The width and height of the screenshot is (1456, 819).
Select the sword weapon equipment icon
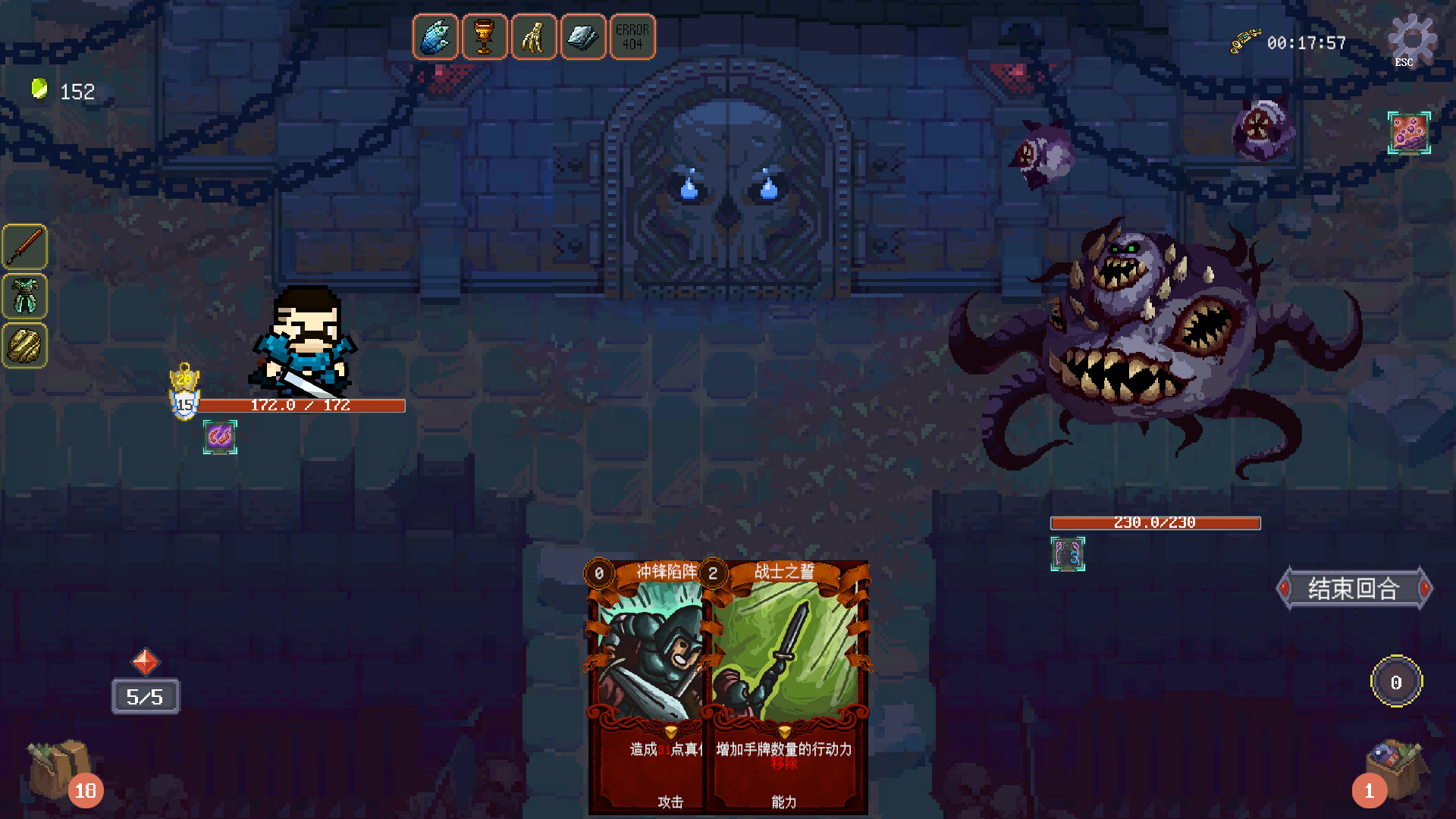pyautogui.click(x=25, y=246)
